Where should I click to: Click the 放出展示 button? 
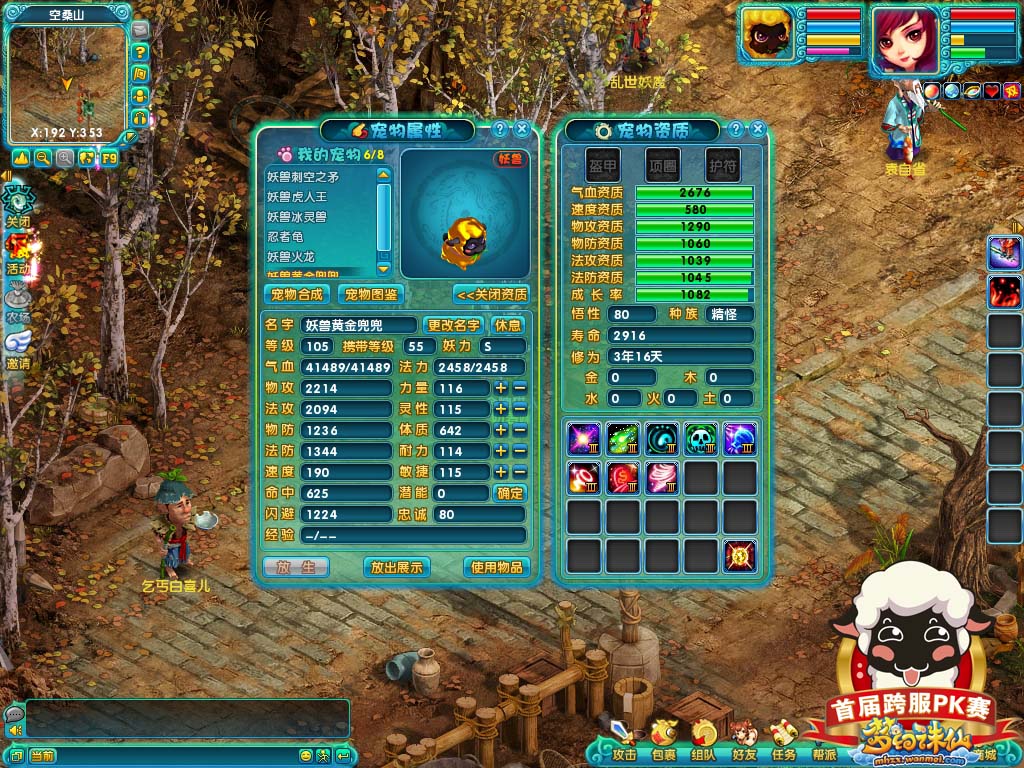click(397, 567)
